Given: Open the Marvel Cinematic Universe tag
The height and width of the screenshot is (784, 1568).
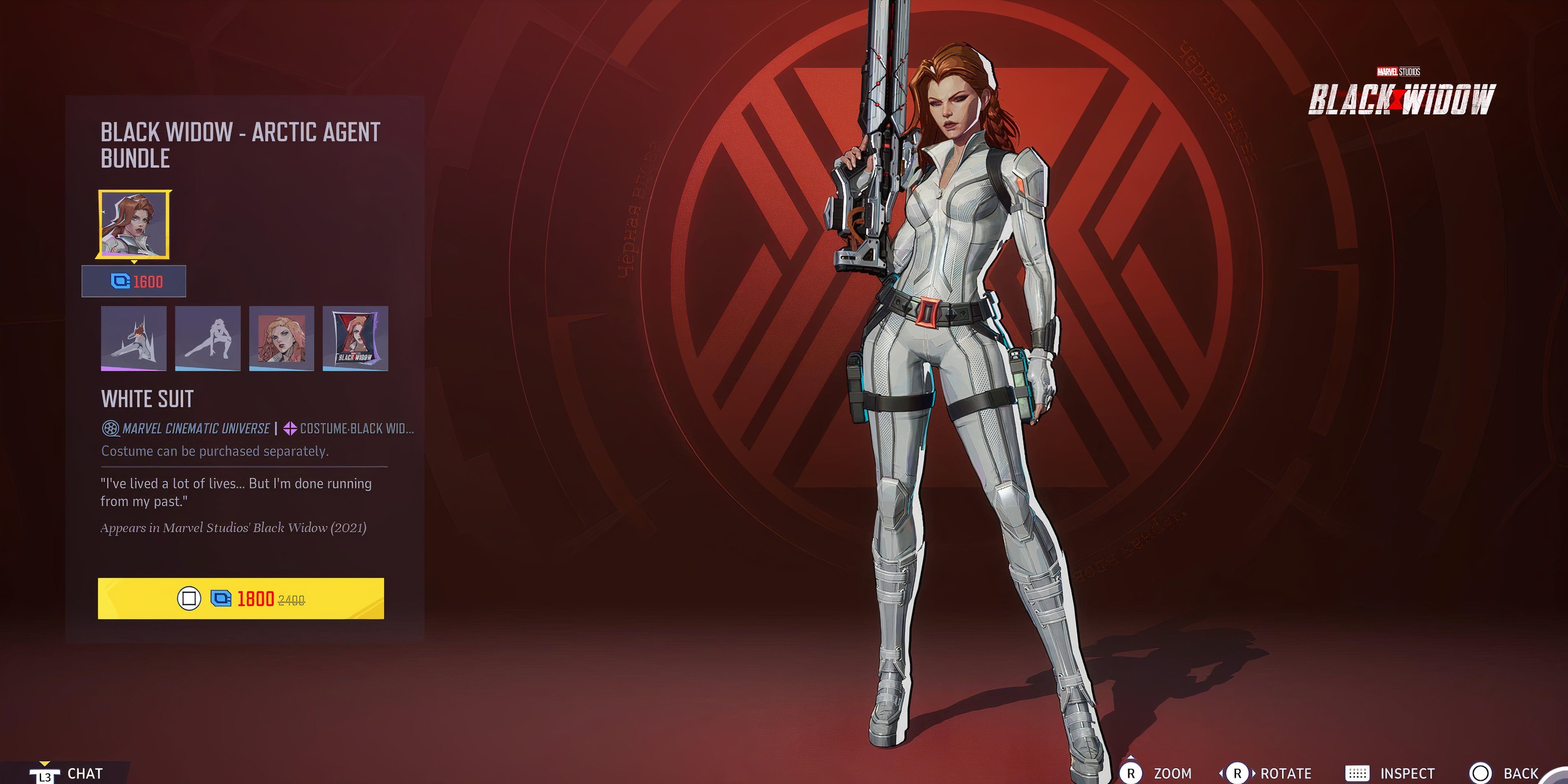Looking at the screenshot, I should pyautogui.click(x=189, y=428).
